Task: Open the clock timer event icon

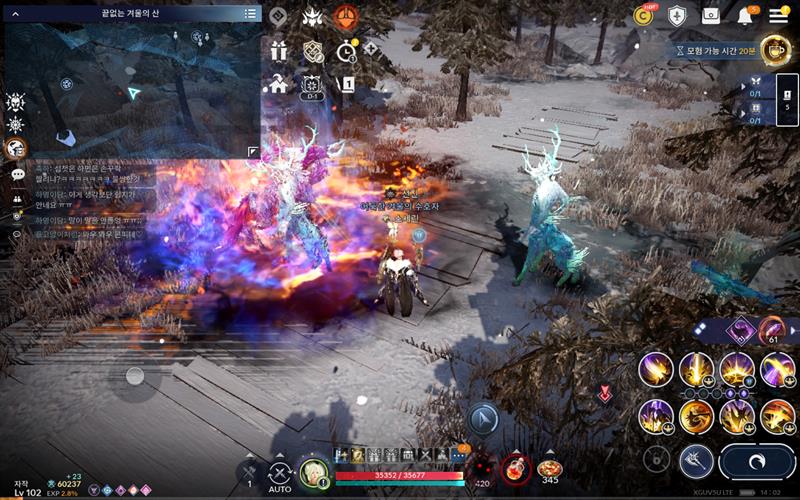Action: [x=346, y=50]
